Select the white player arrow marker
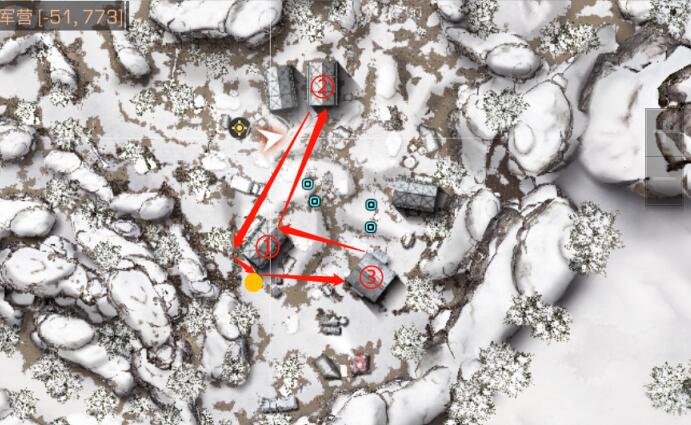The image size is (691, 425). [269, 136]
